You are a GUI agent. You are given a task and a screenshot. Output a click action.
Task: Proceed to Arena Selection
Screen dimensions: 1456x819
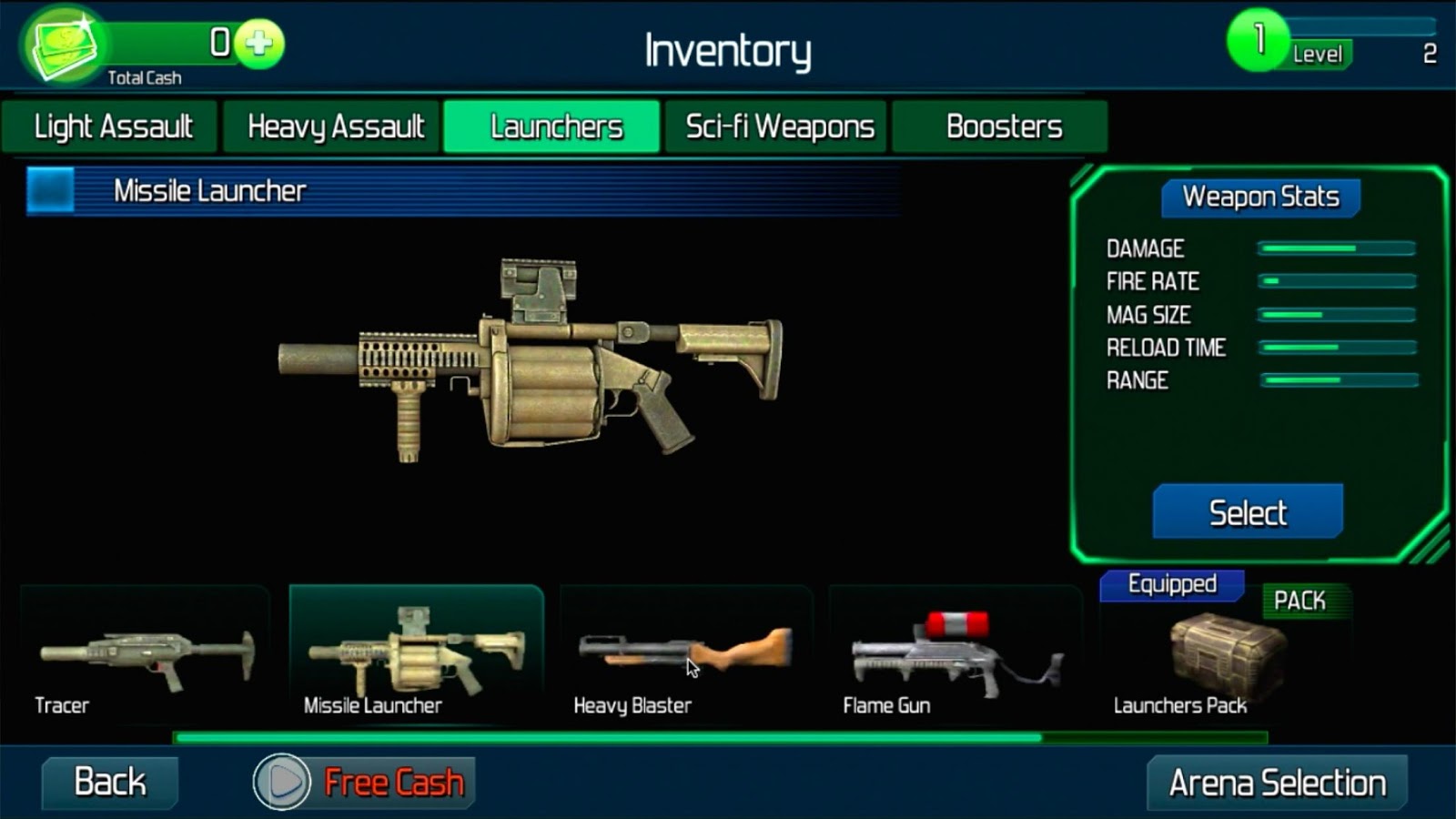click(1277, 782)
